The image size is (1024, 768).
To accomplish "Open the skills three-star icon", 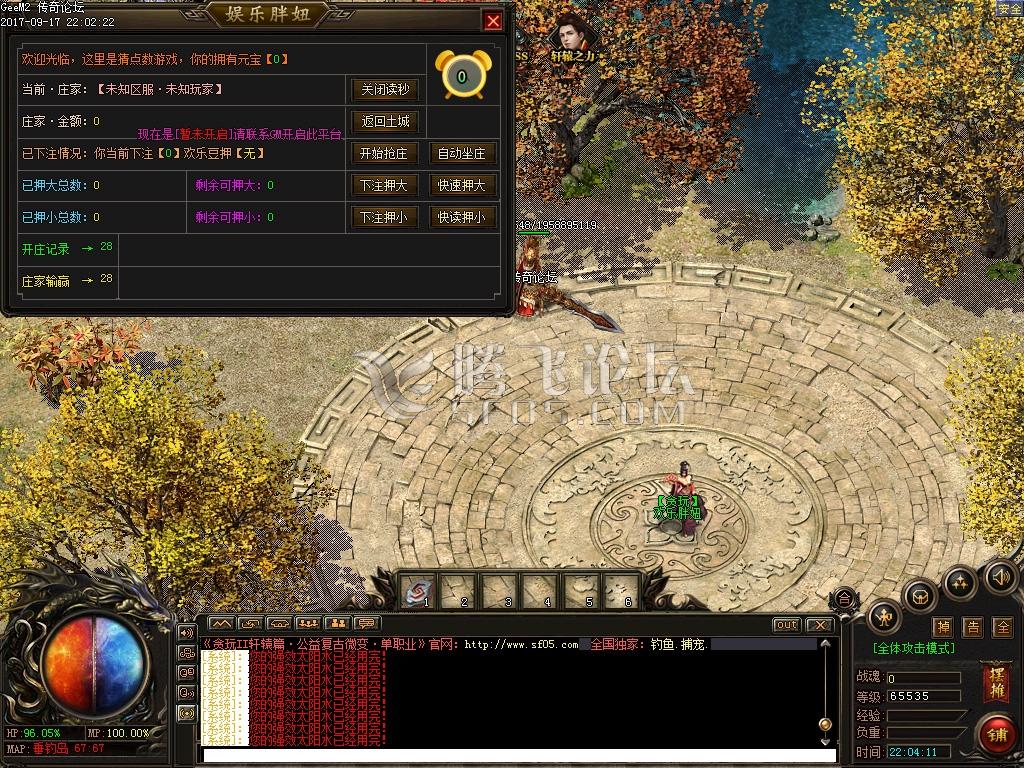I will coord(959,582).
